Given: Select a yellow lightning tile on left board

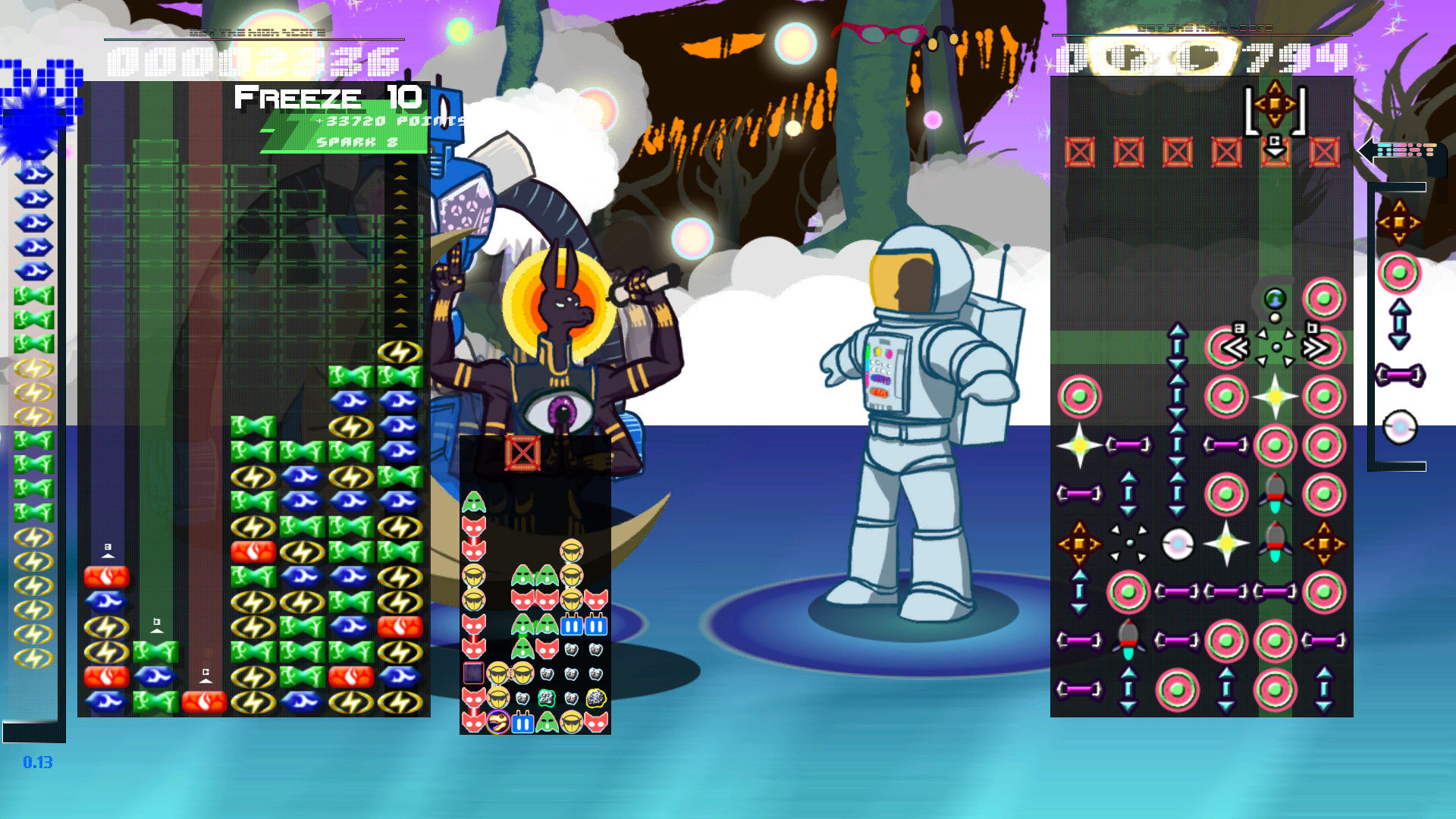Looking at the screenshot, I should 401,351.
